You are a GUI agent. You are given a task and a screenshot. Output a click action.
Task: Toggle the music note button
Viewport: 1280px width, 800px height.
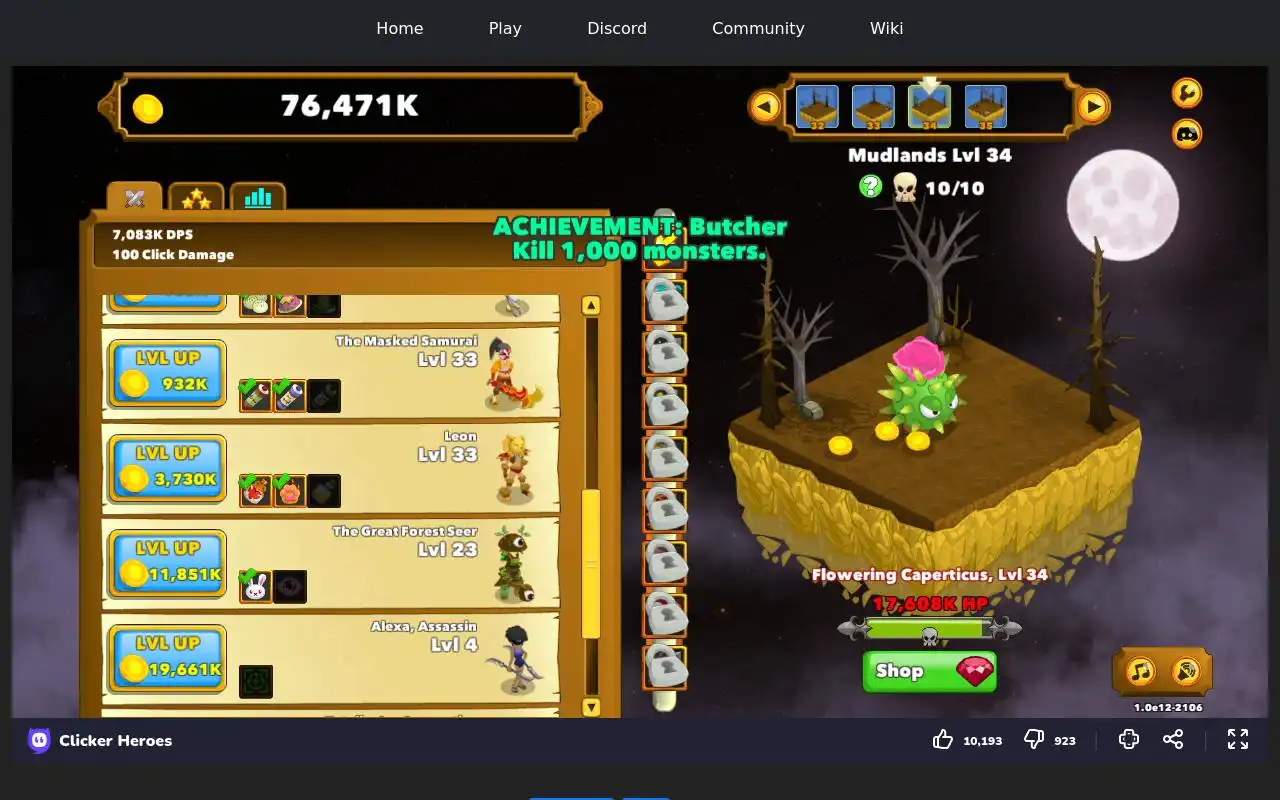coord(1141,671)
